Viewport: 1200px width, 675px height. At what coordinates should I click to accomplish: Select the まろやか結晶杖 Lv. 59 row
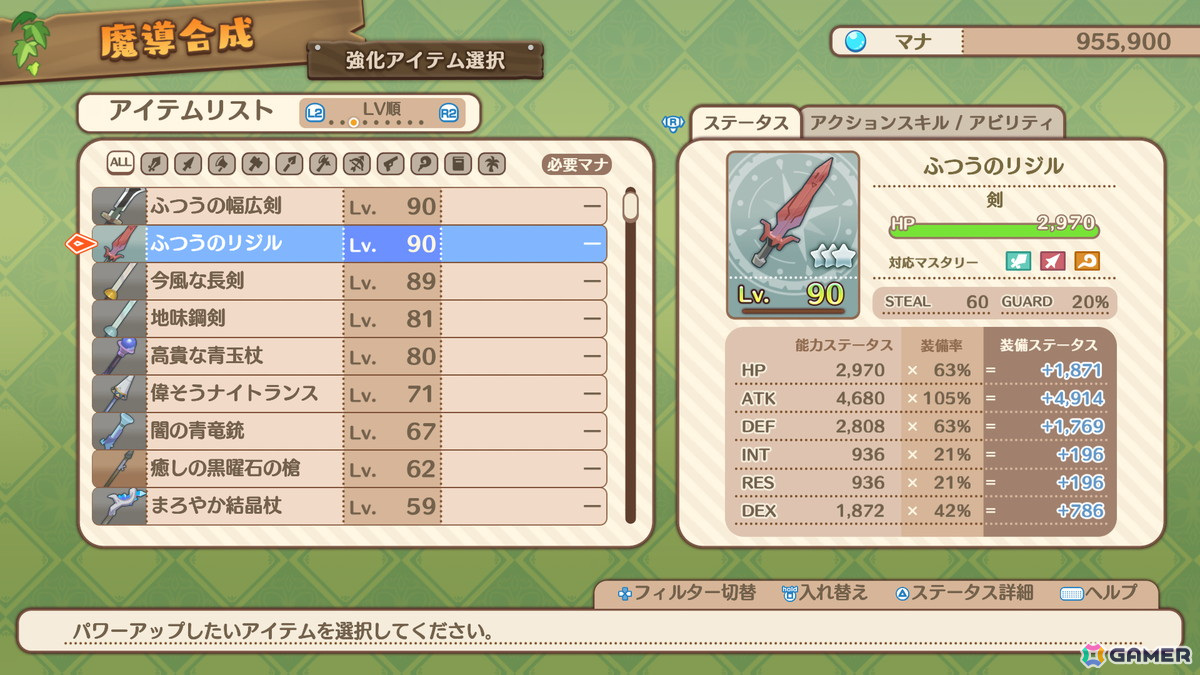(x=350, y=506)
